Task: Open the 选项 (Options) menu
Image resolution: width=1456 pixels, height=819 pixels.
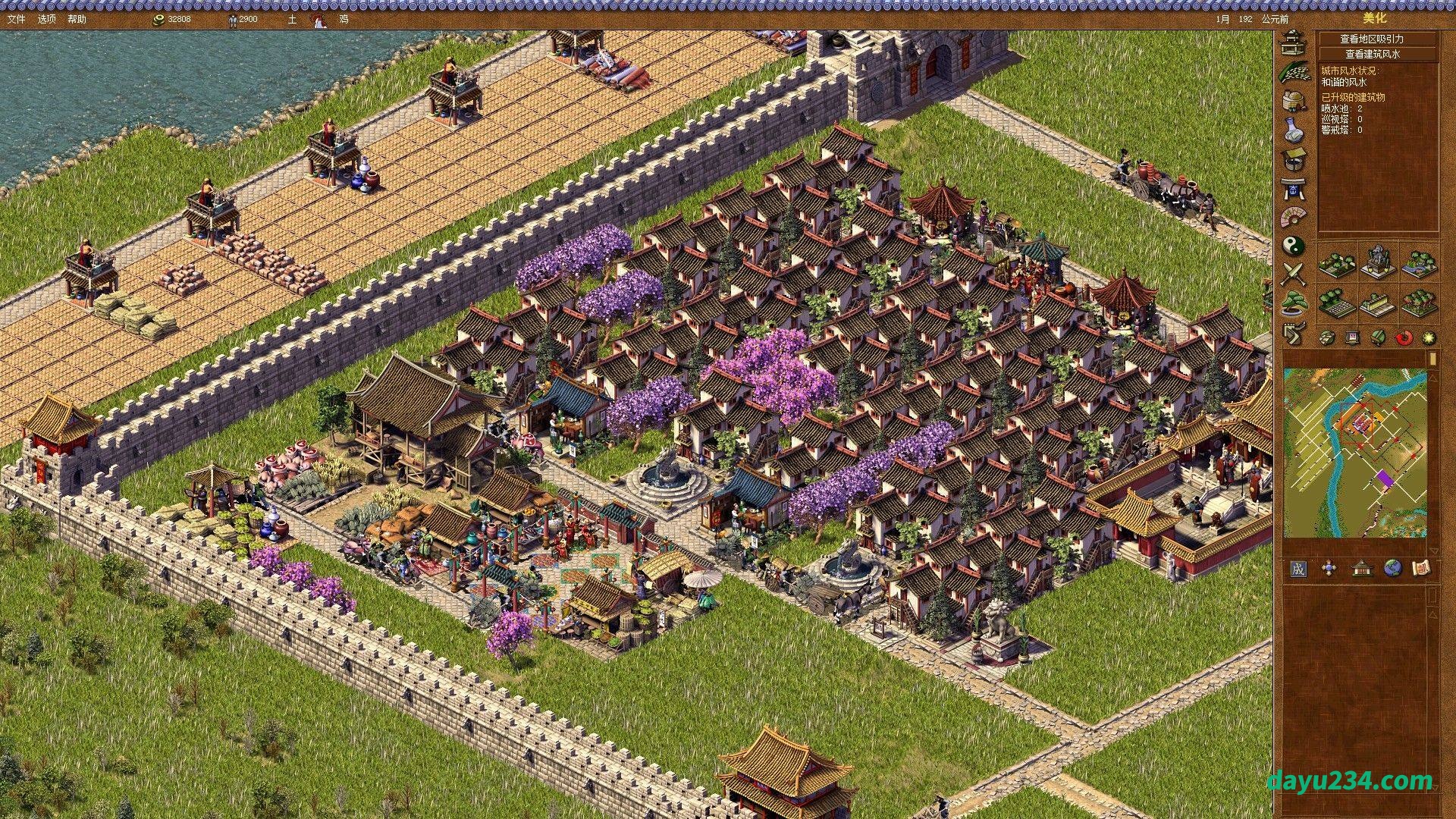Action: click(46, 19)
